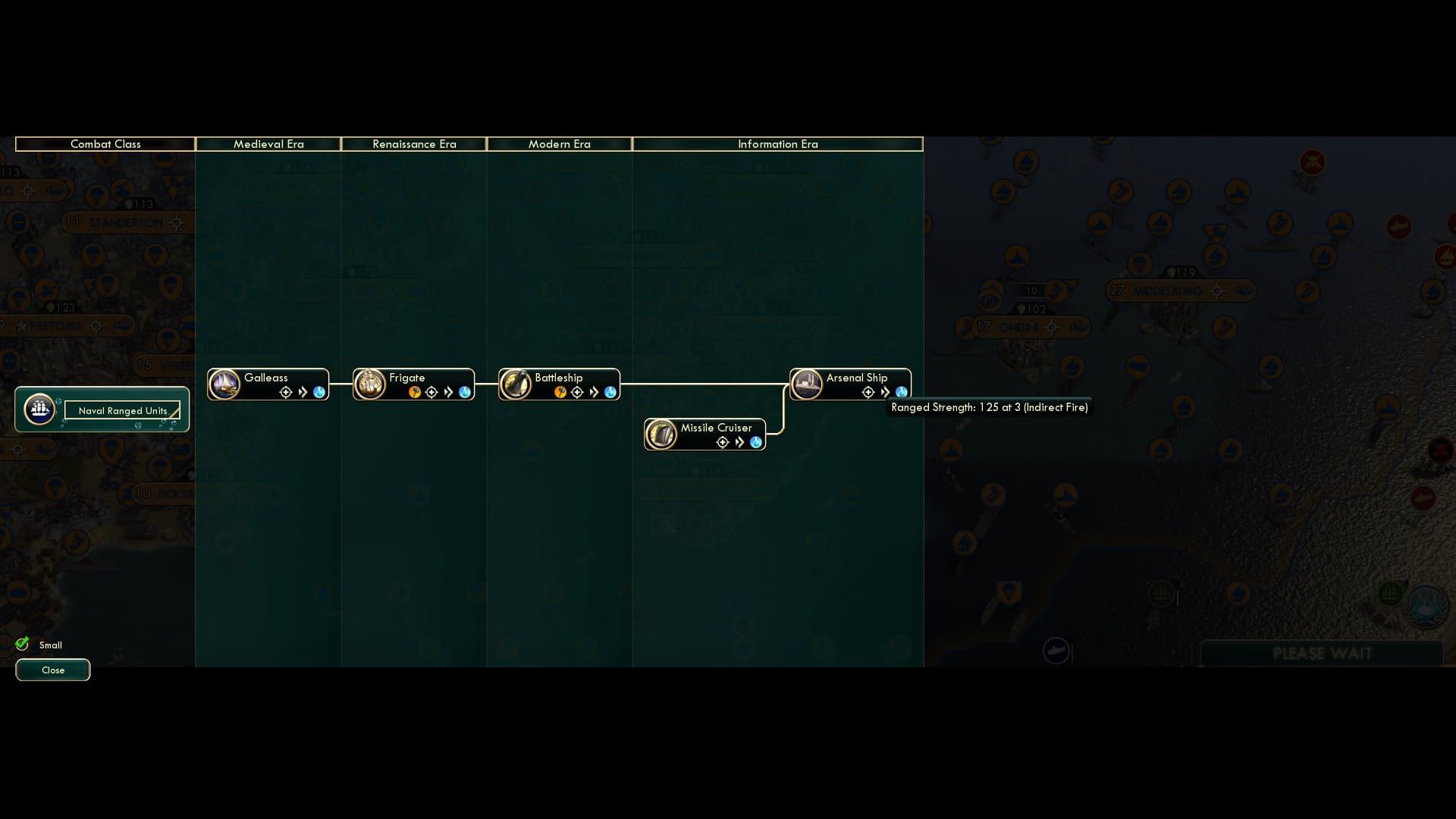Open the Naval Ranged Units combat class dropdown
The height and width of the screenshot is (819, 1456).
click(x=123, y=410)
